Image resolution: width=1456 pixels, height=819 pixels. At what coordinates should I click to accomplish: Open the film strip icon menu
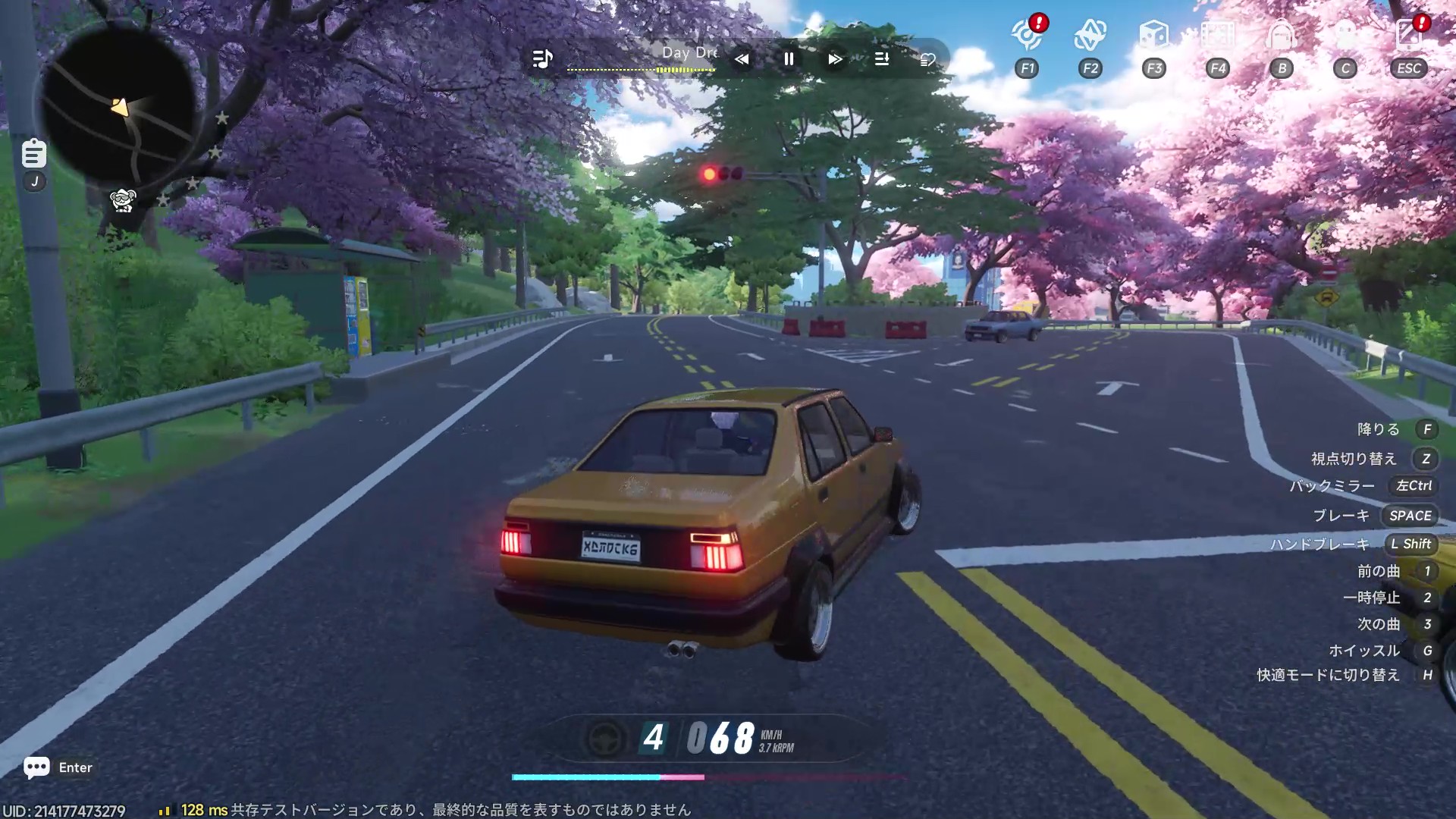[x=1218, y=36]
